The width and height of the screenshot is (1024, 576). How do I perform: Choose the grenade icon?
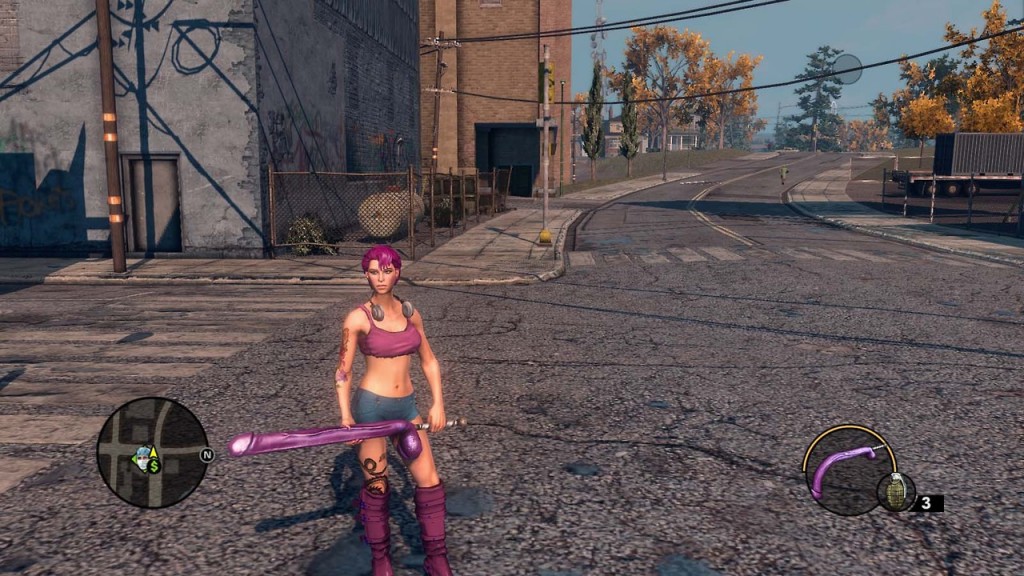(895, 491)
